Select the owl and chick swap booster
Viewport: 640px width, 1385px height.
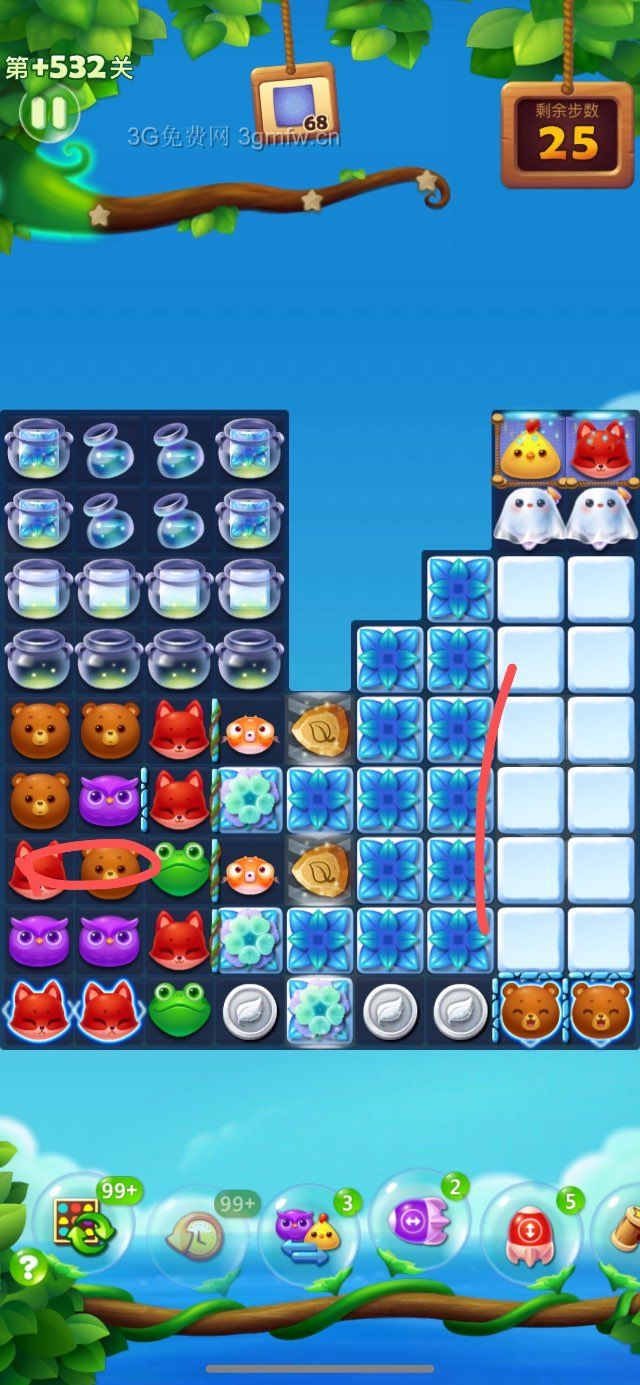tap(308, 1232)
